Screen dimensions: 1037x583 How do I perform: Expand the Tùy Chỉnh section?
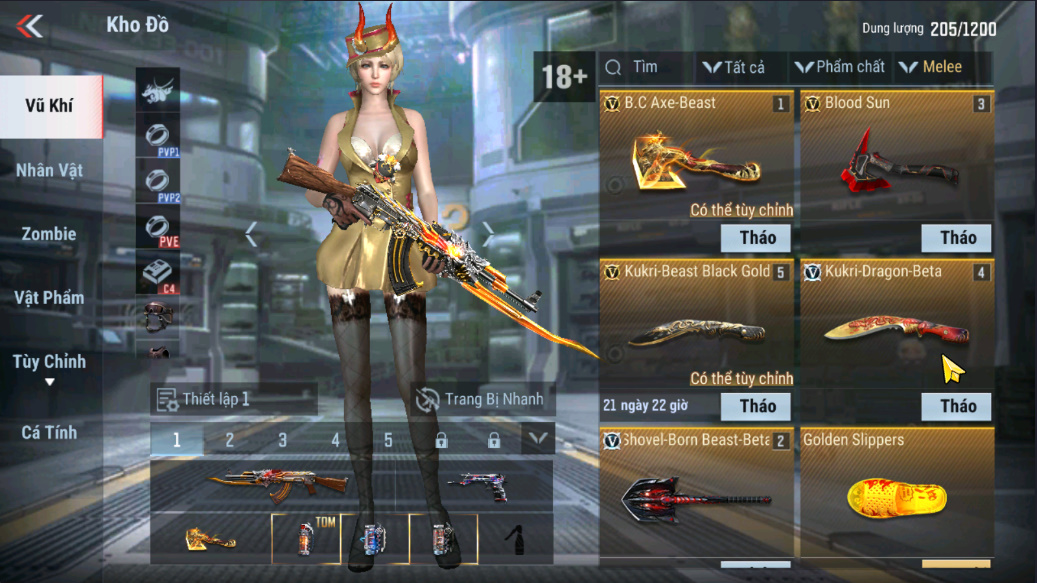pos(50,367)
